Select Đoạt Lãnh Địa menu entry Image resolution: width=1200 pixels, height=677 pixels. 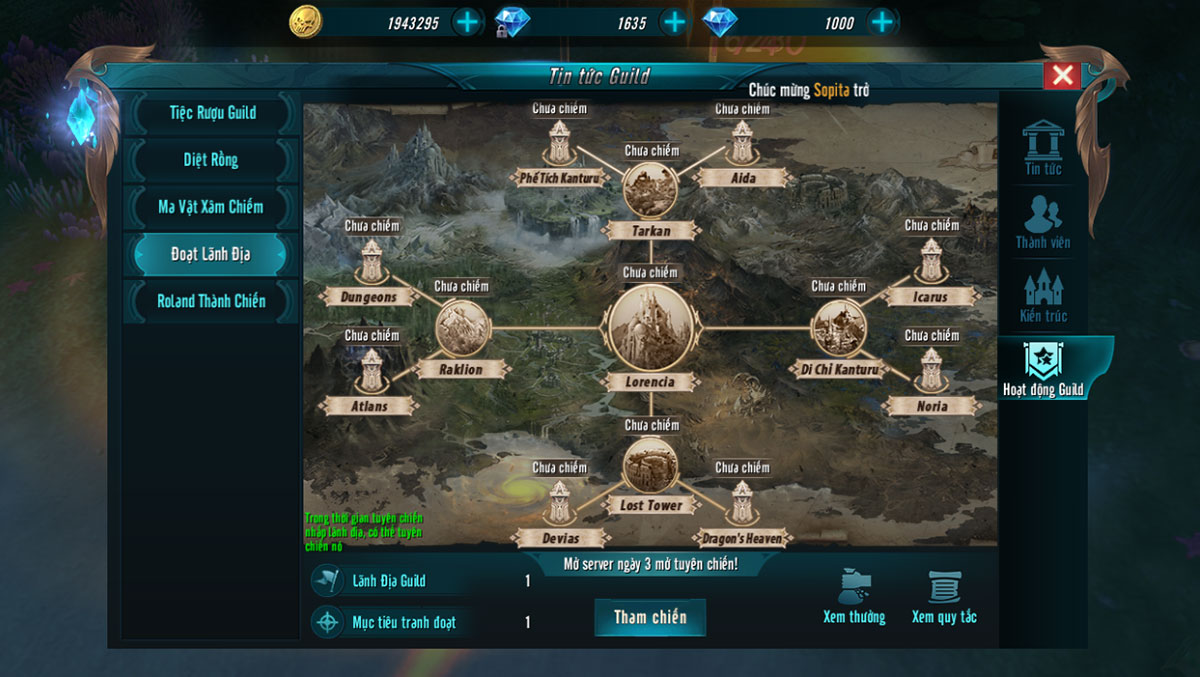point(211,254)
